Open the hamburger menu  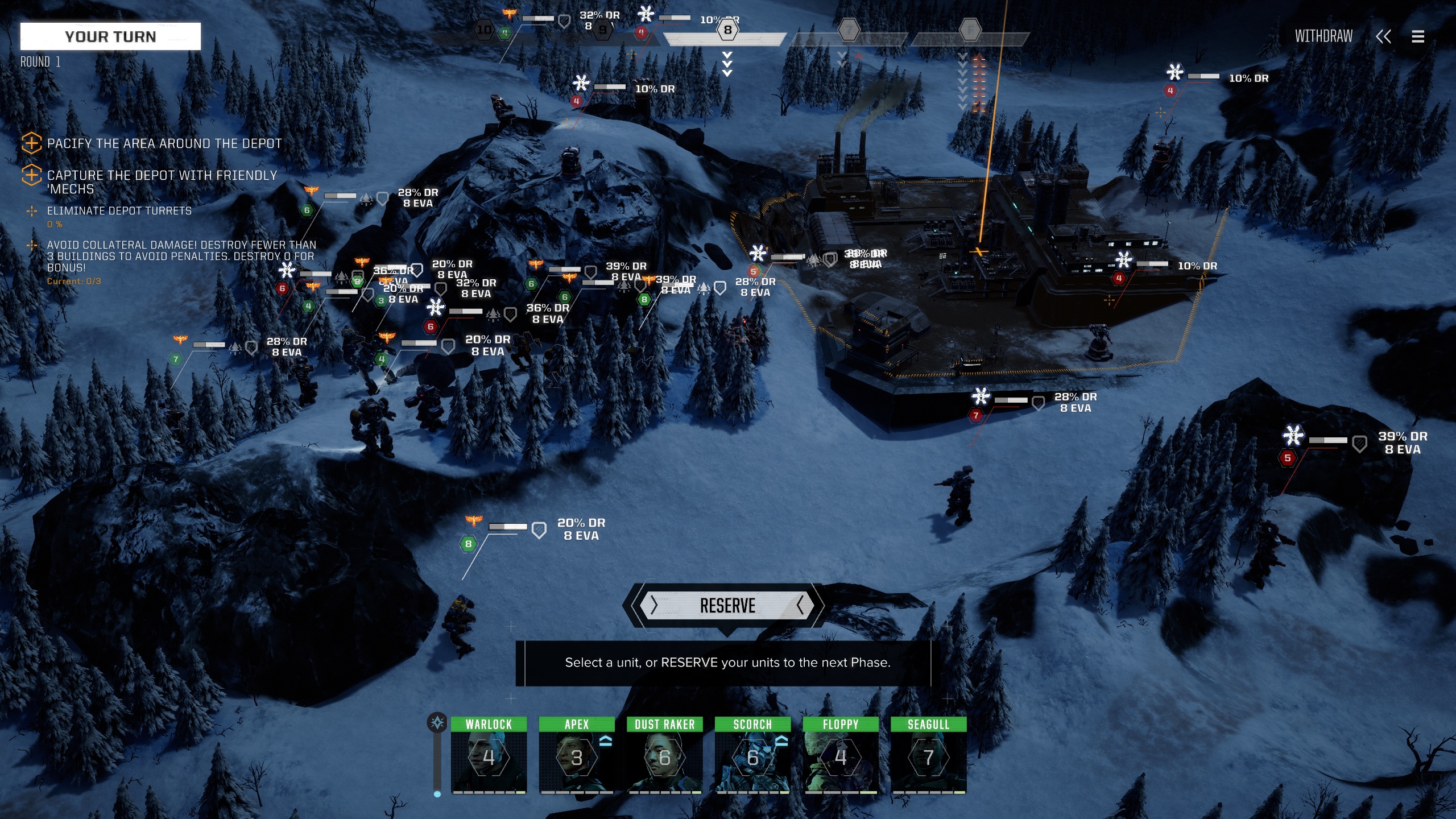coord(1418,36)
